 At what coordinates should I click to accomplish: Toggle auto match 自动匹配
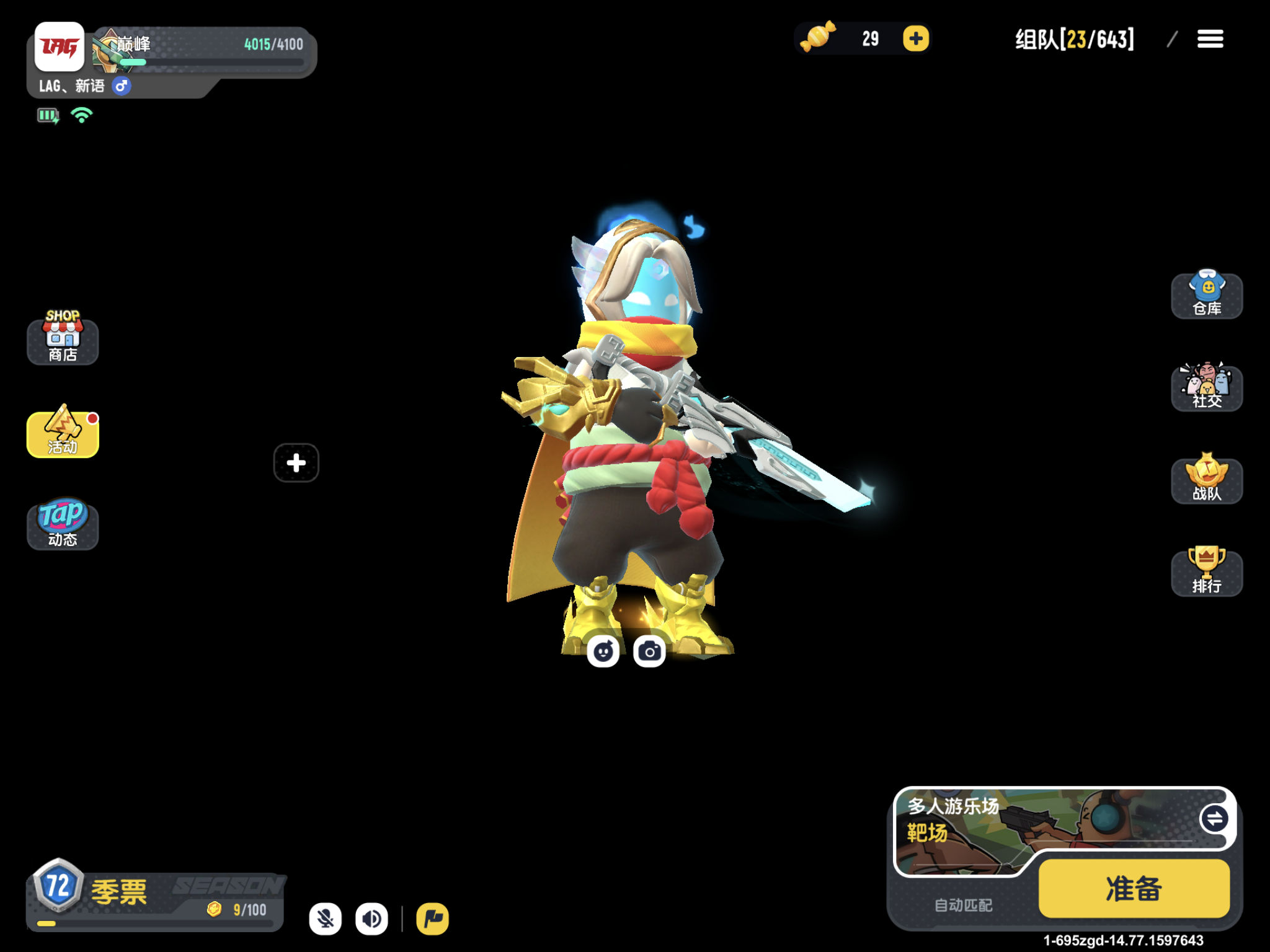click(963, 904)
